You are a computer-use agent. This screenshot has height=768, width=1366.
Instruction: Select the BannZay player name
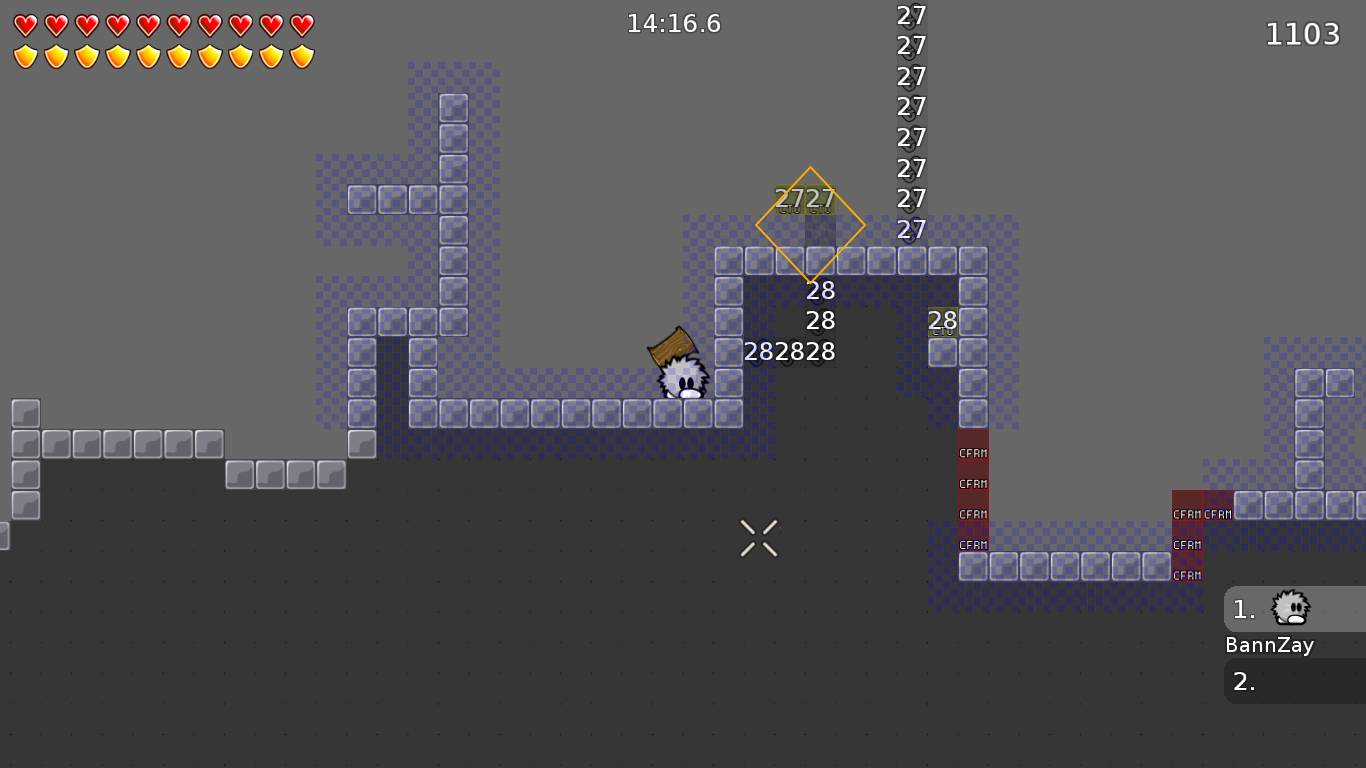pos(1269,645)
